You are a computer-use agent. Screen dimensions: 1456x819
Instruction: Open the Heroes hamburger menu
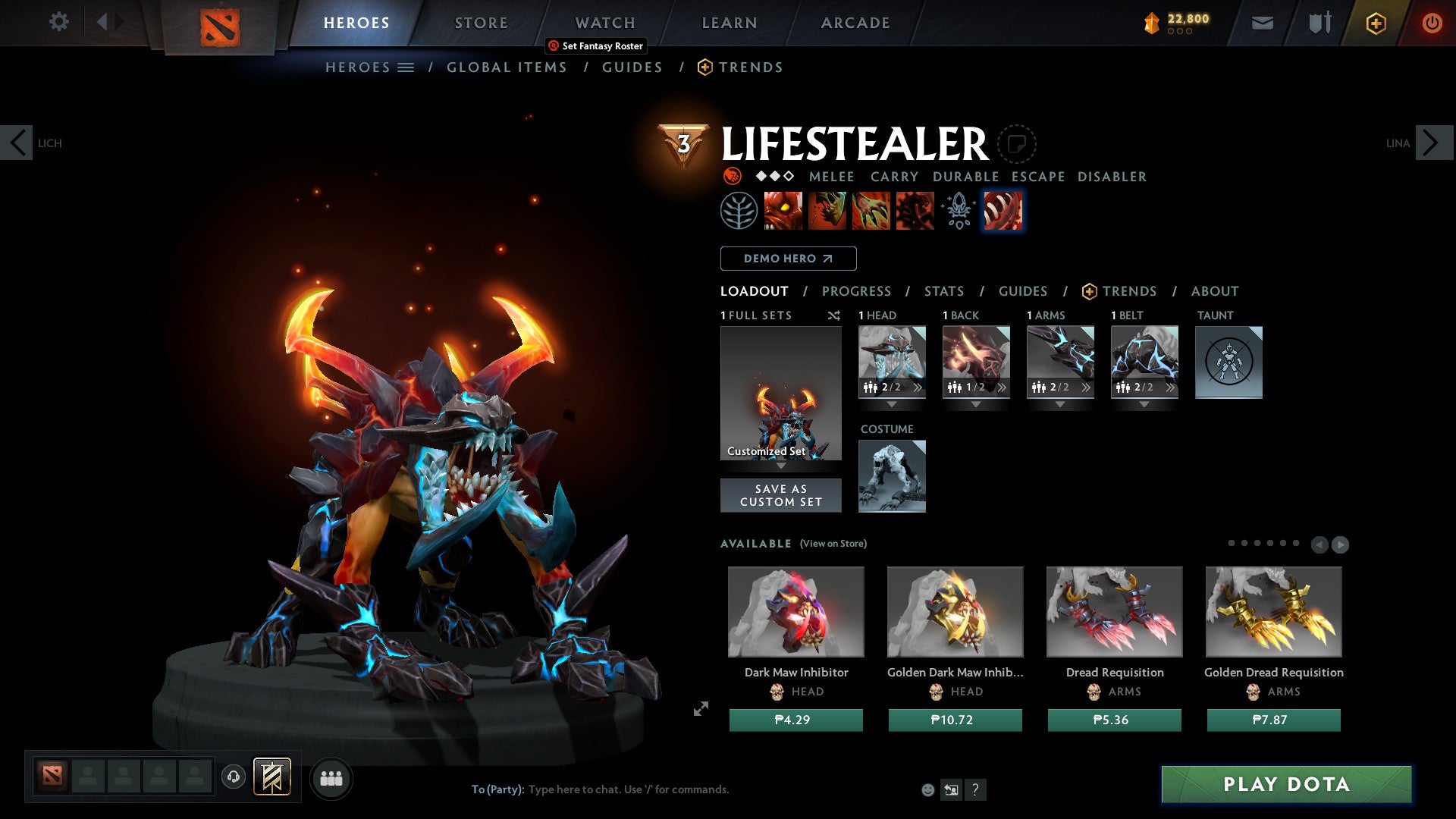405,67
